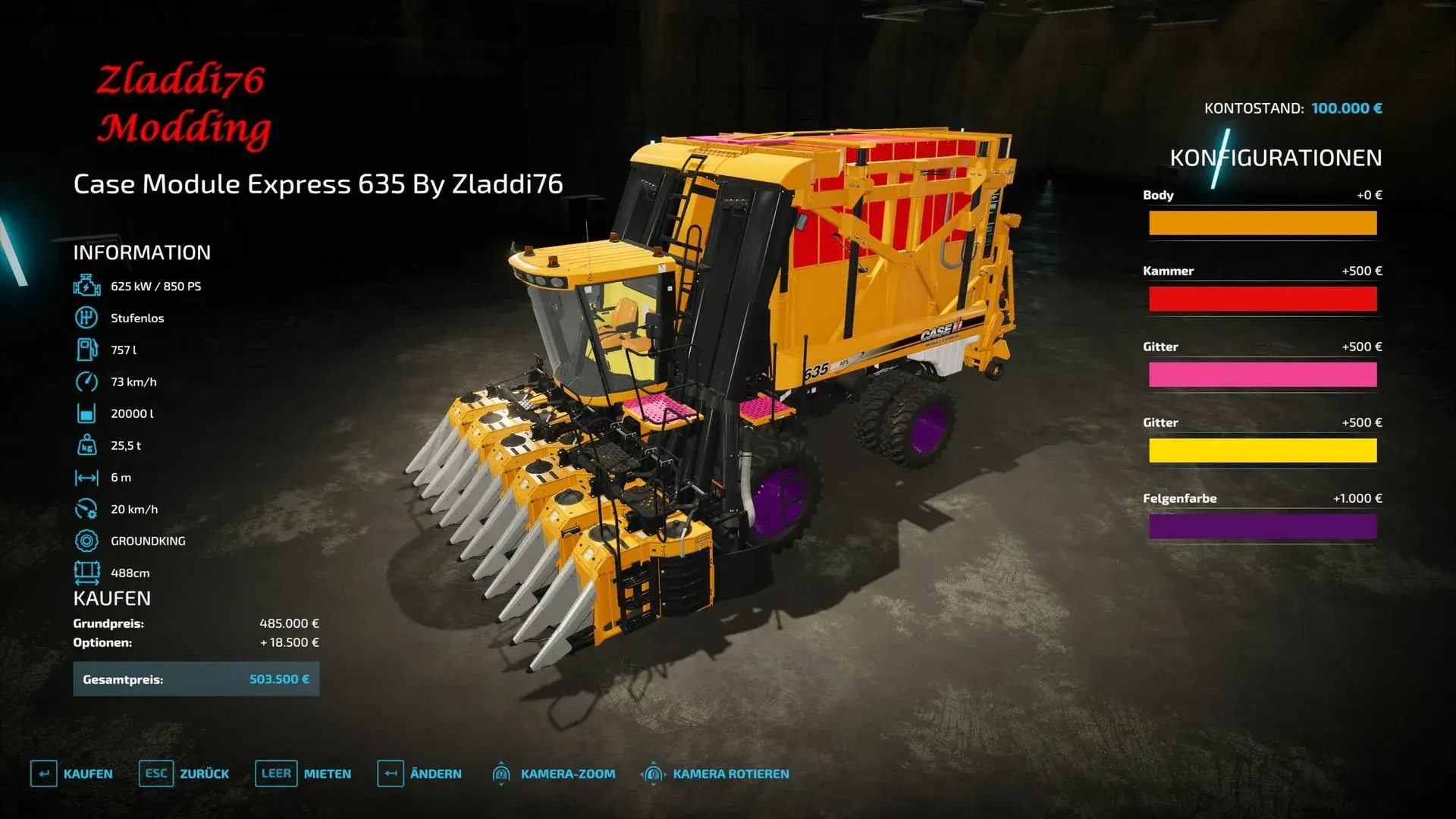Click the engine power 850 PS icon
The image size is (1456, 819).
coord(87,286)
